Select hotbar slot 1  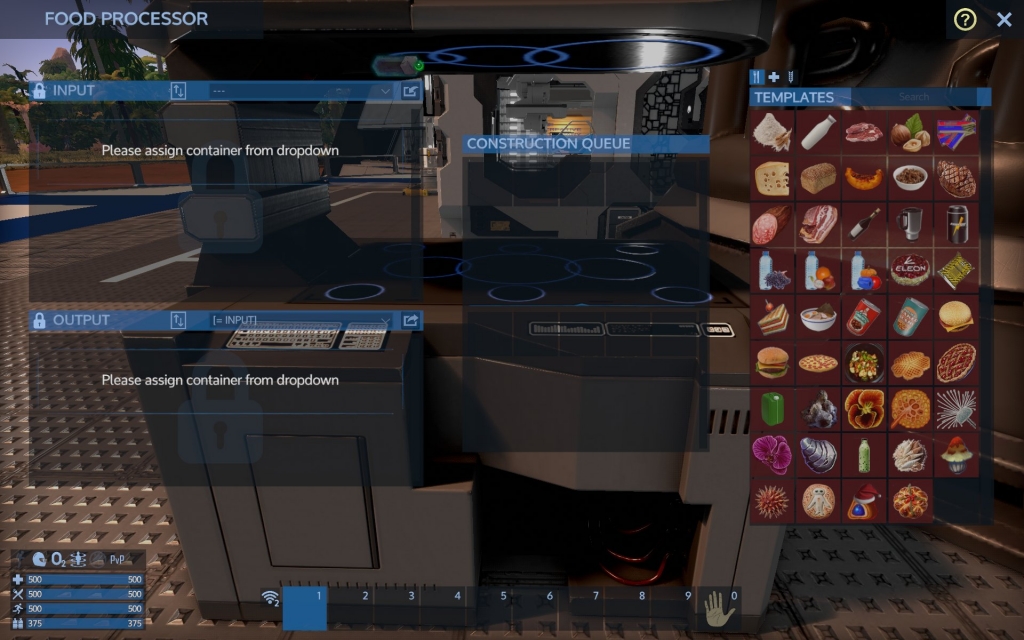point(306,607)
